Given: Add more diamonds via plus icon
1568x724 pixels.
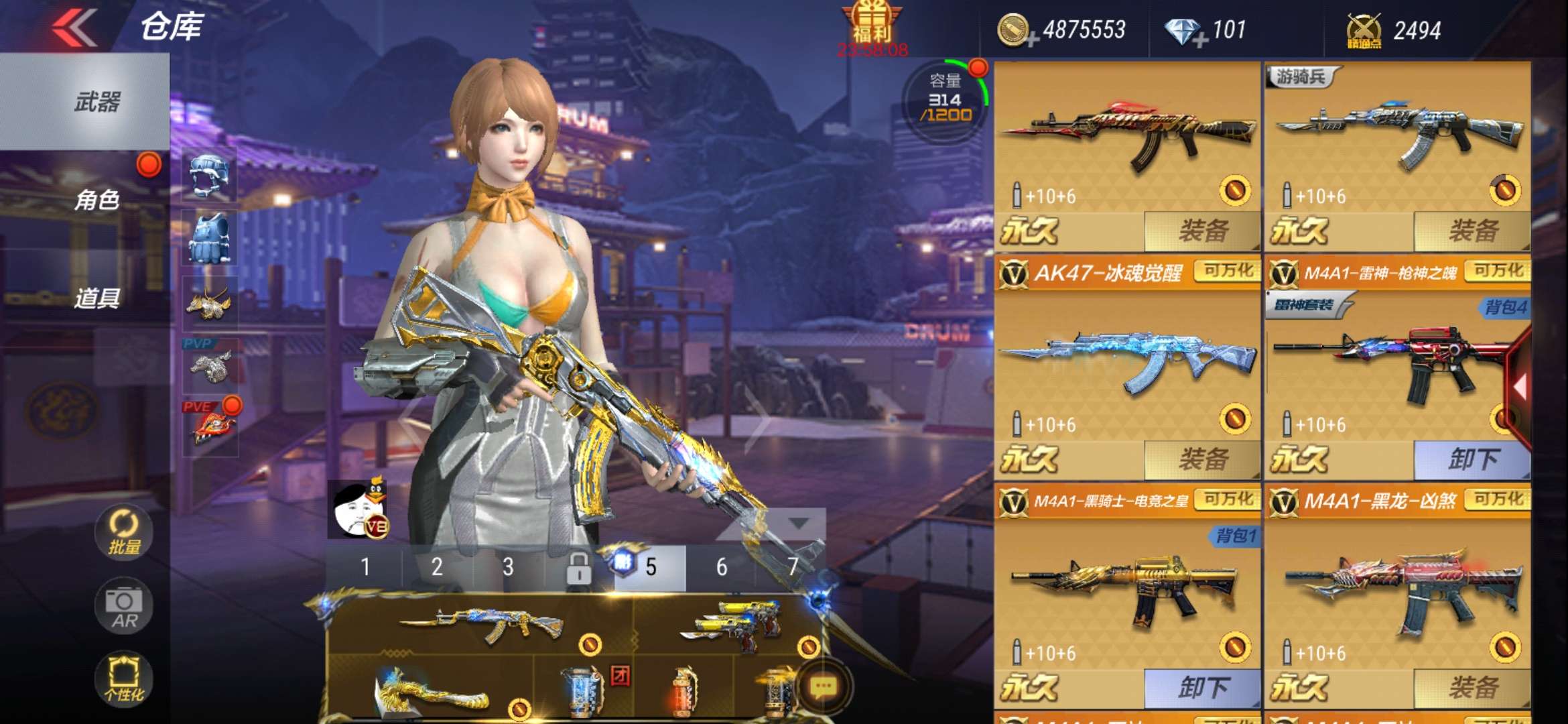Looking at the screenshot, I should [1199, 40].
